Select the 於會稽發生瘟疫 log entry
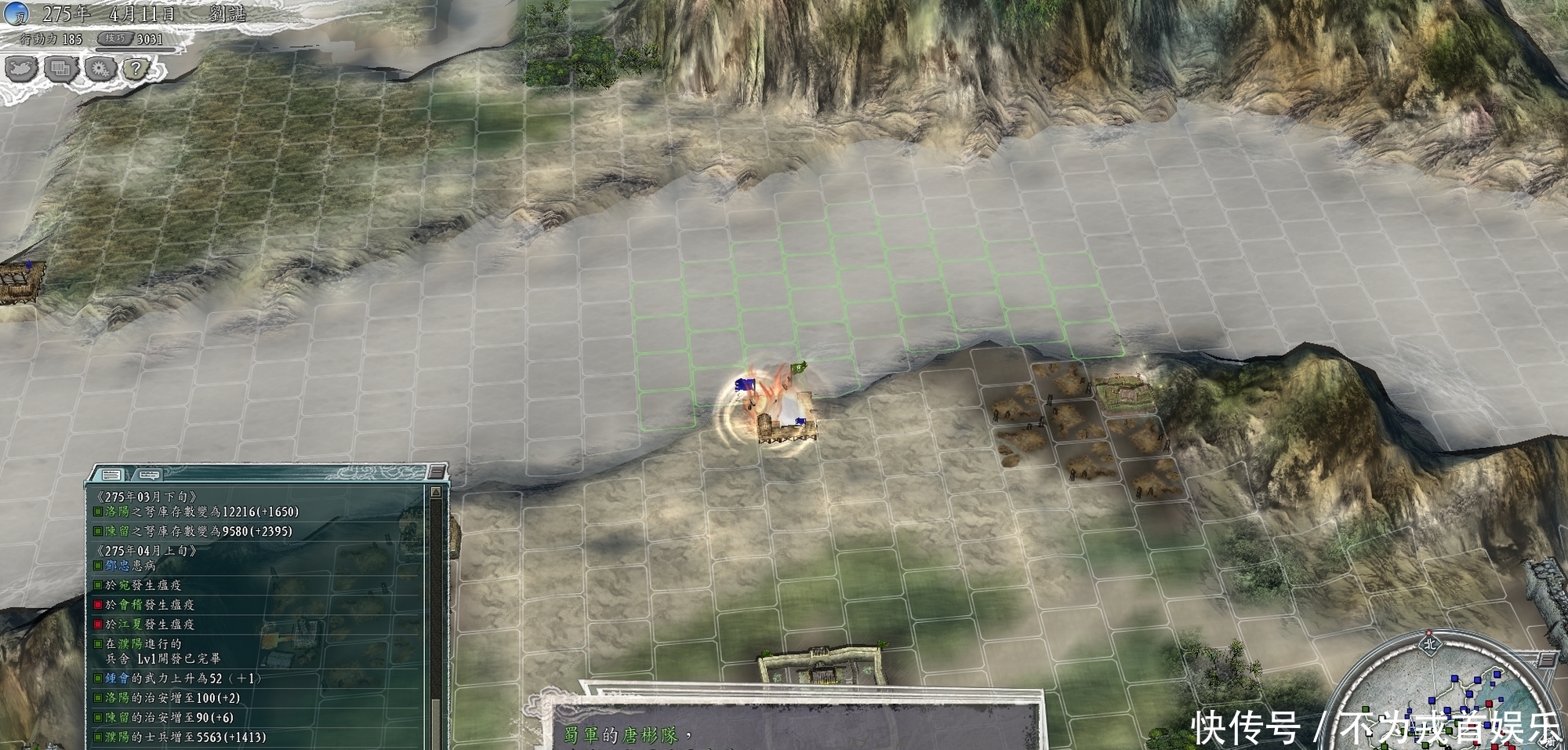 (x=149, y=605)
